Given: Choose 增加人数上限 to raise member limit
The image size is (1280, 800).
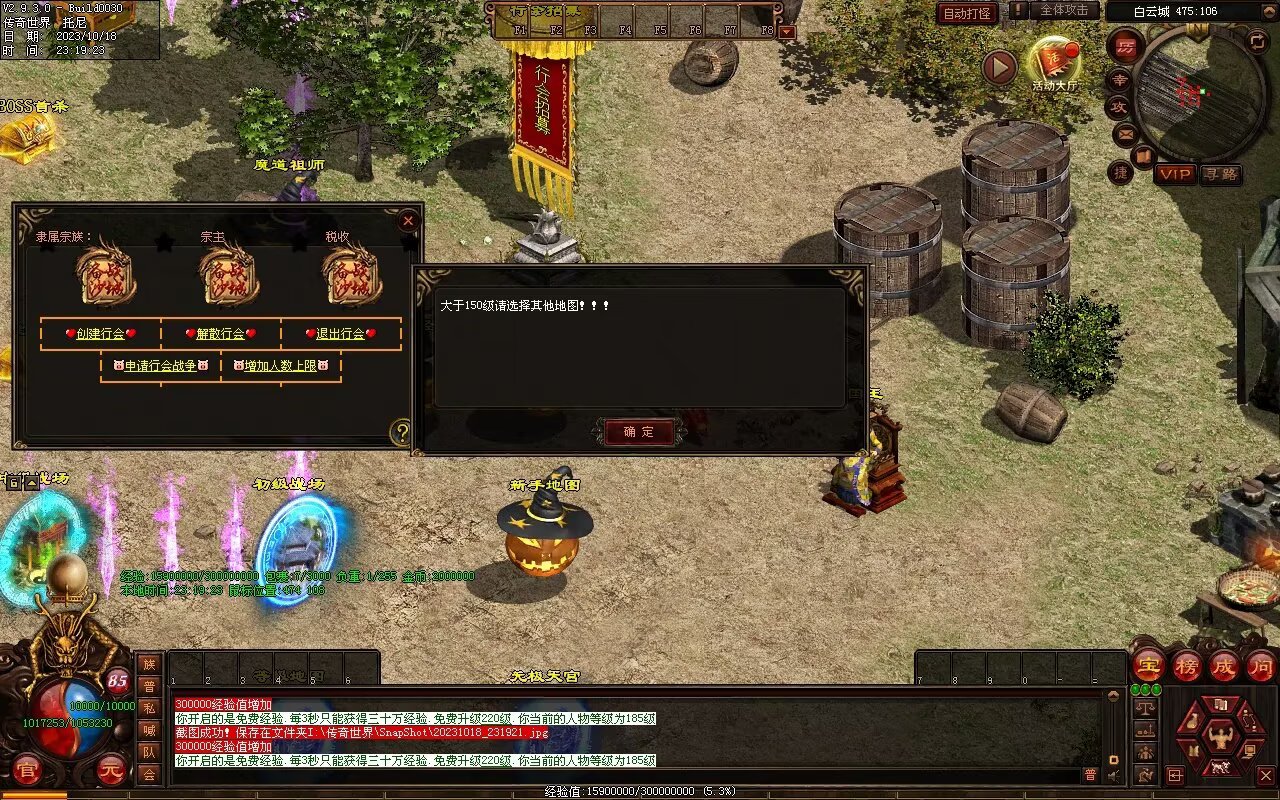Looking at the screenshot, I should tap(281, 366).
